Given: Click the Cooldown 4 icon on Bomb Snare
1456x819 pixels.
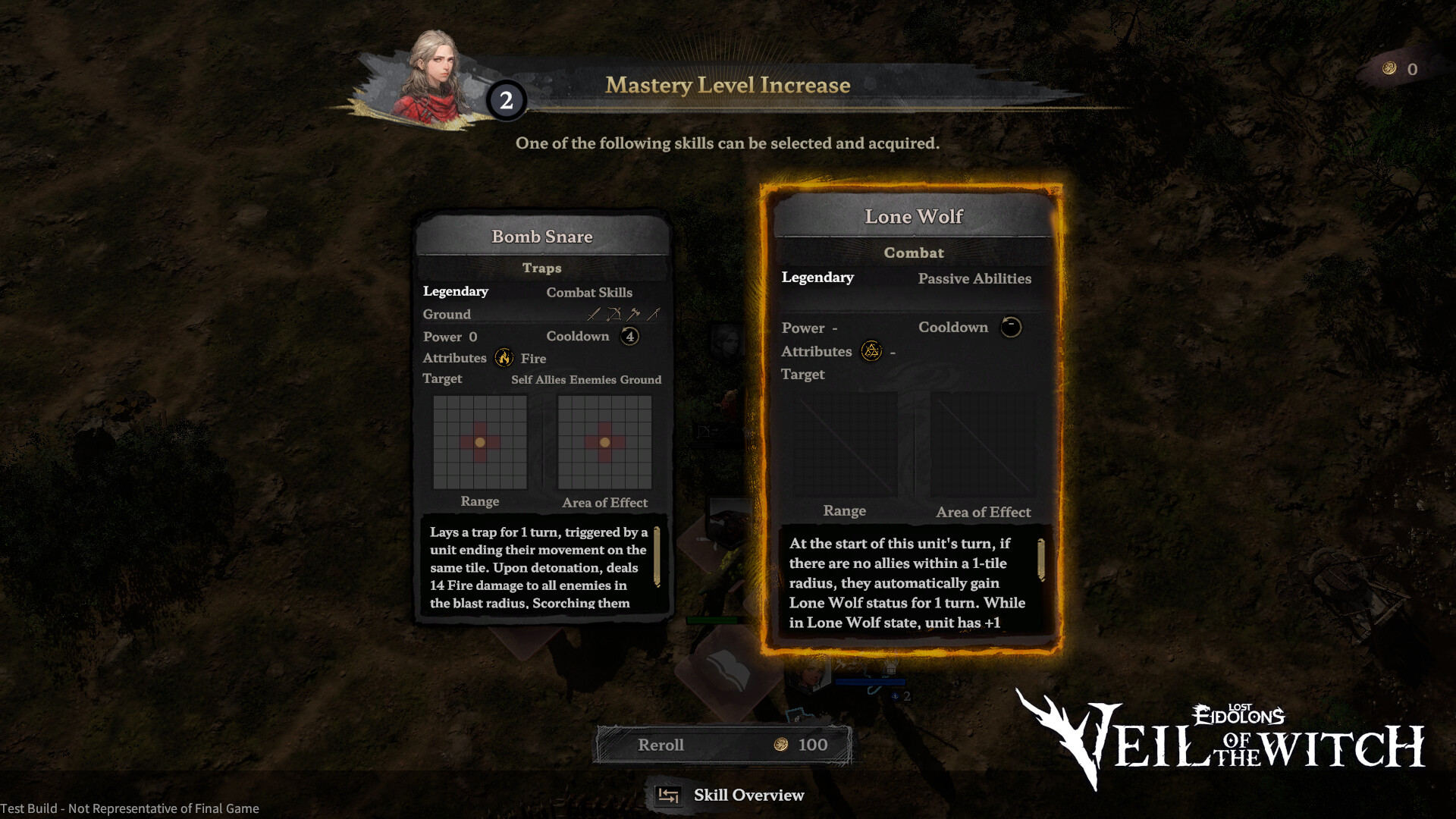Looking at the screenshot, I should tap(629, 336).
